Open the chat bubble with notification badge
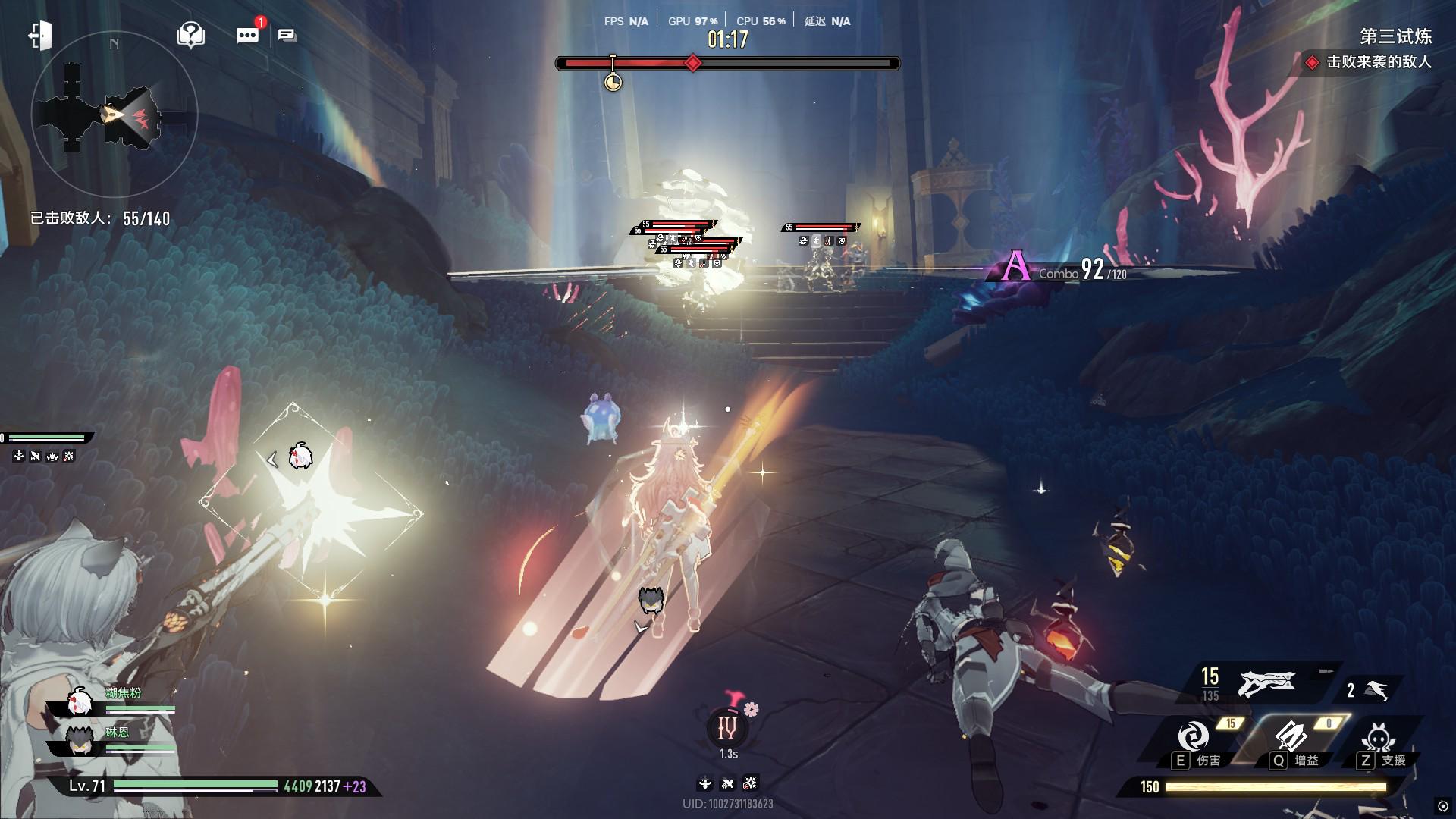Image resolution: width=1456 pixels, height=819 pixels. (x=247, y=36)
